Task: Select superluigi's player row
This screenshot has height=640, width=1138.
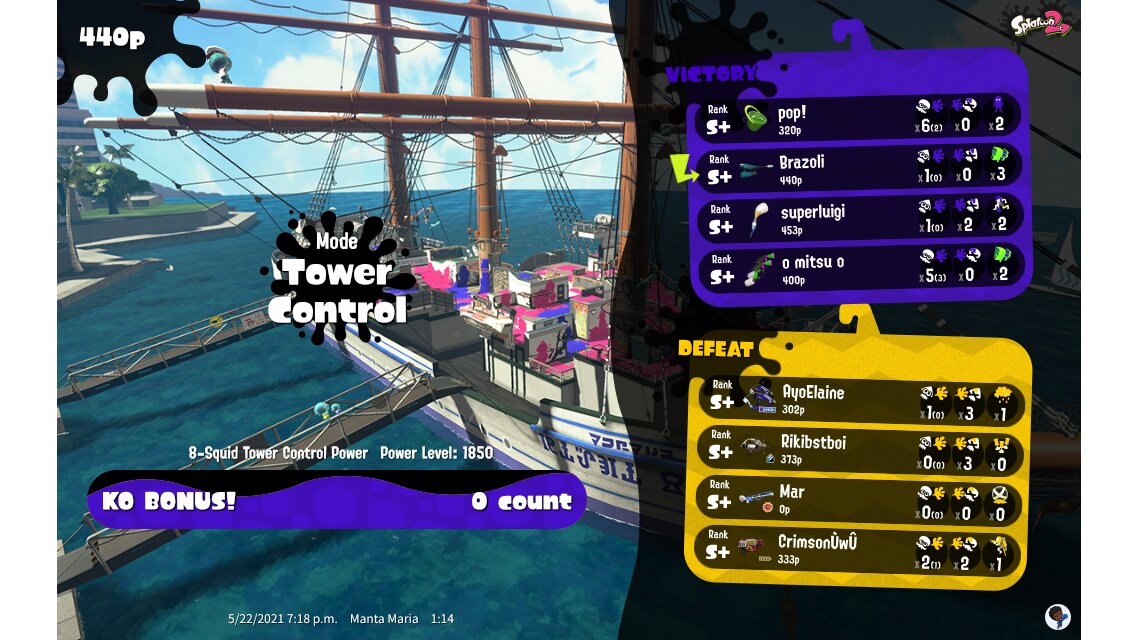Action: [858, 218]
